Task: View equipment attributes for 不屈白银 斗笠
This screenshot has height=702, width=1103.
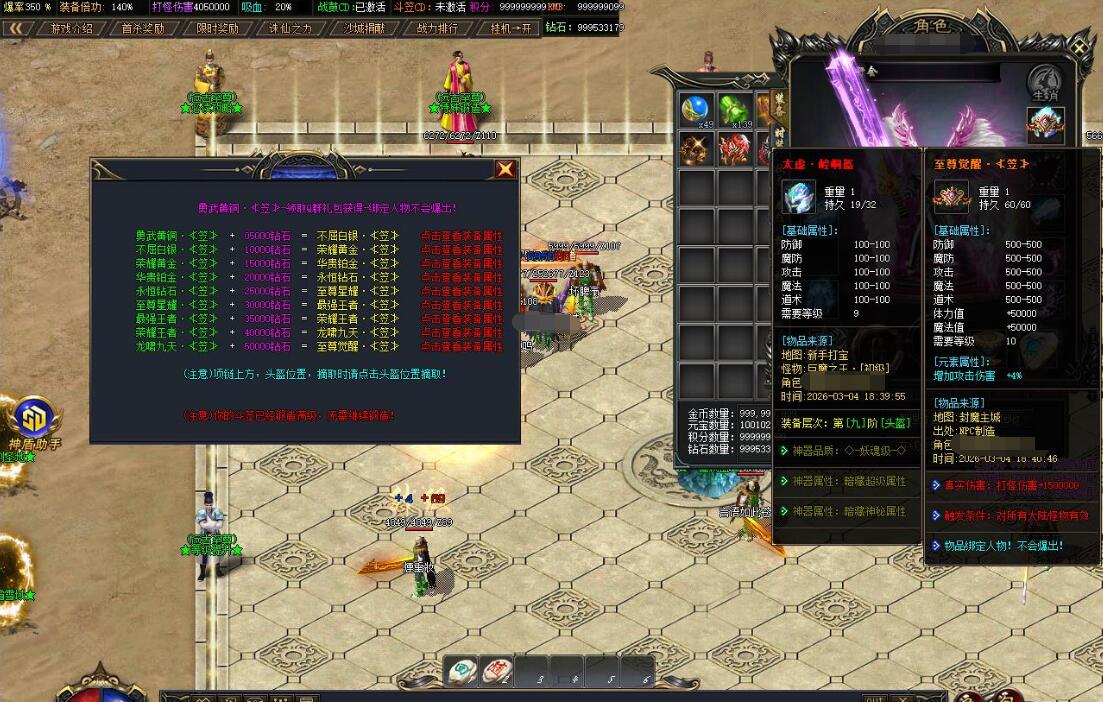Action: (x=461, y=236)
